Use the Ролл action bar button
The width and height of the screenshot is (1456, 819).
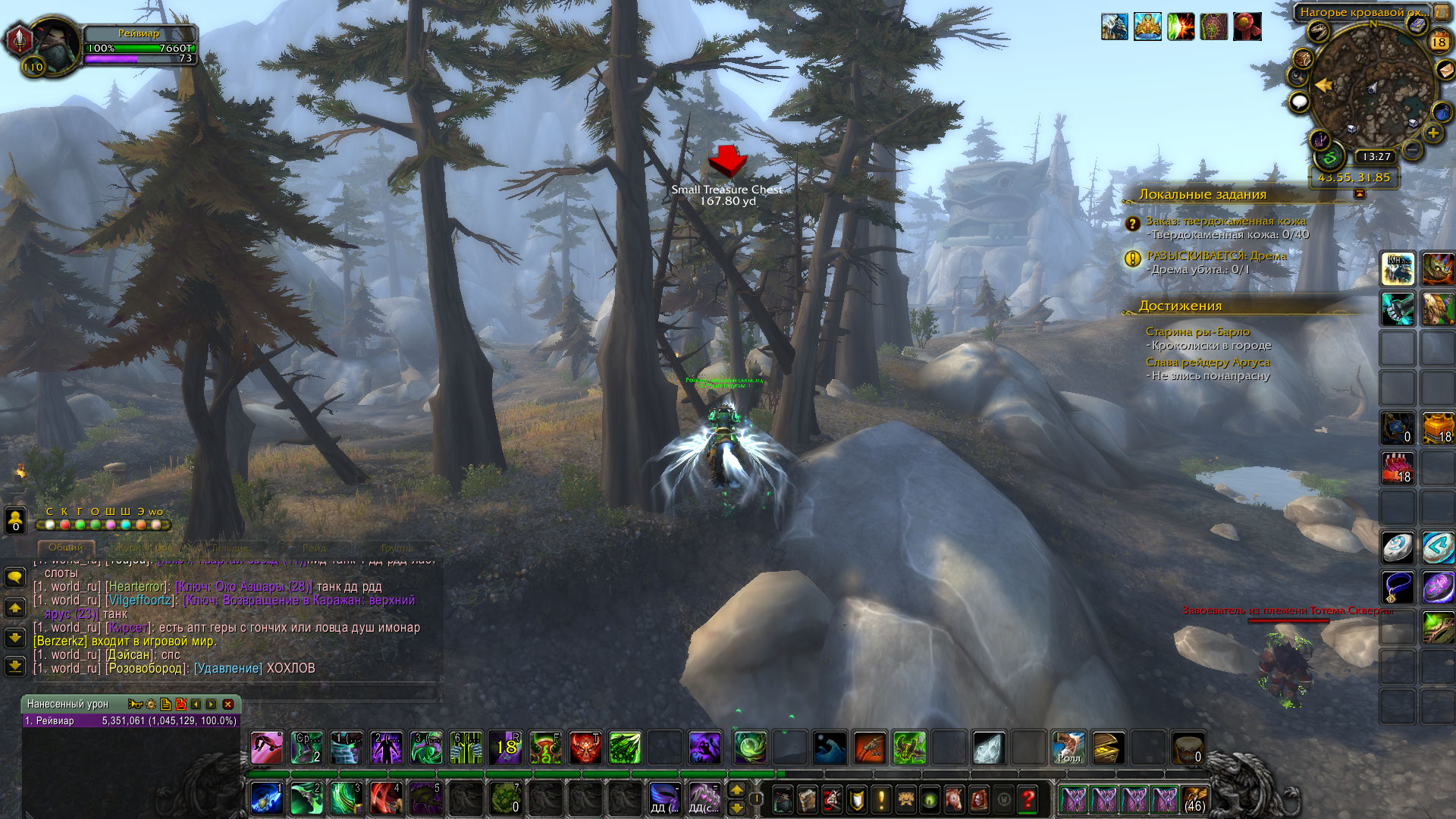click(1068, 748)
